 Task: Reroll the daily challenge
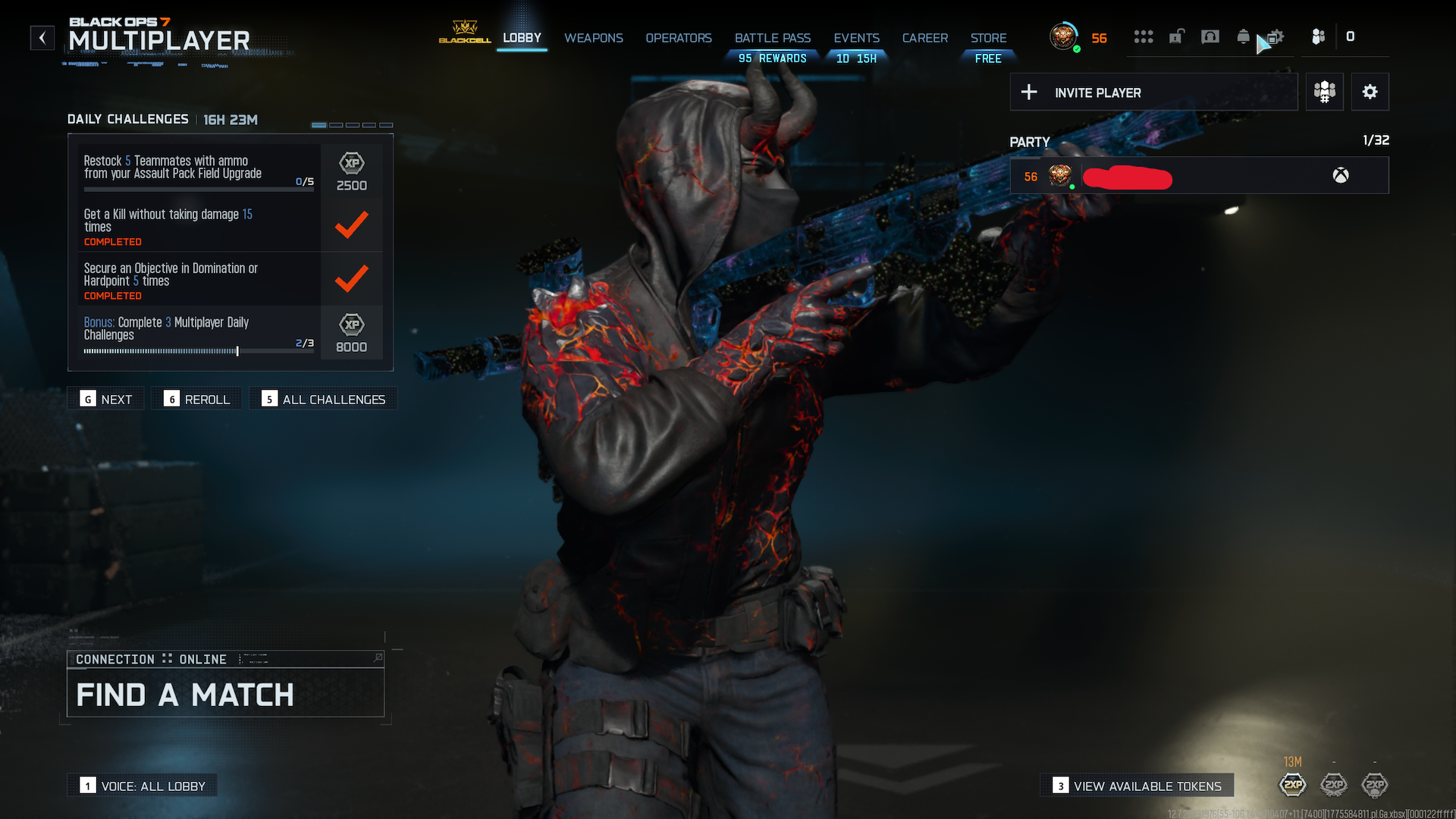[x=197, y=399]
